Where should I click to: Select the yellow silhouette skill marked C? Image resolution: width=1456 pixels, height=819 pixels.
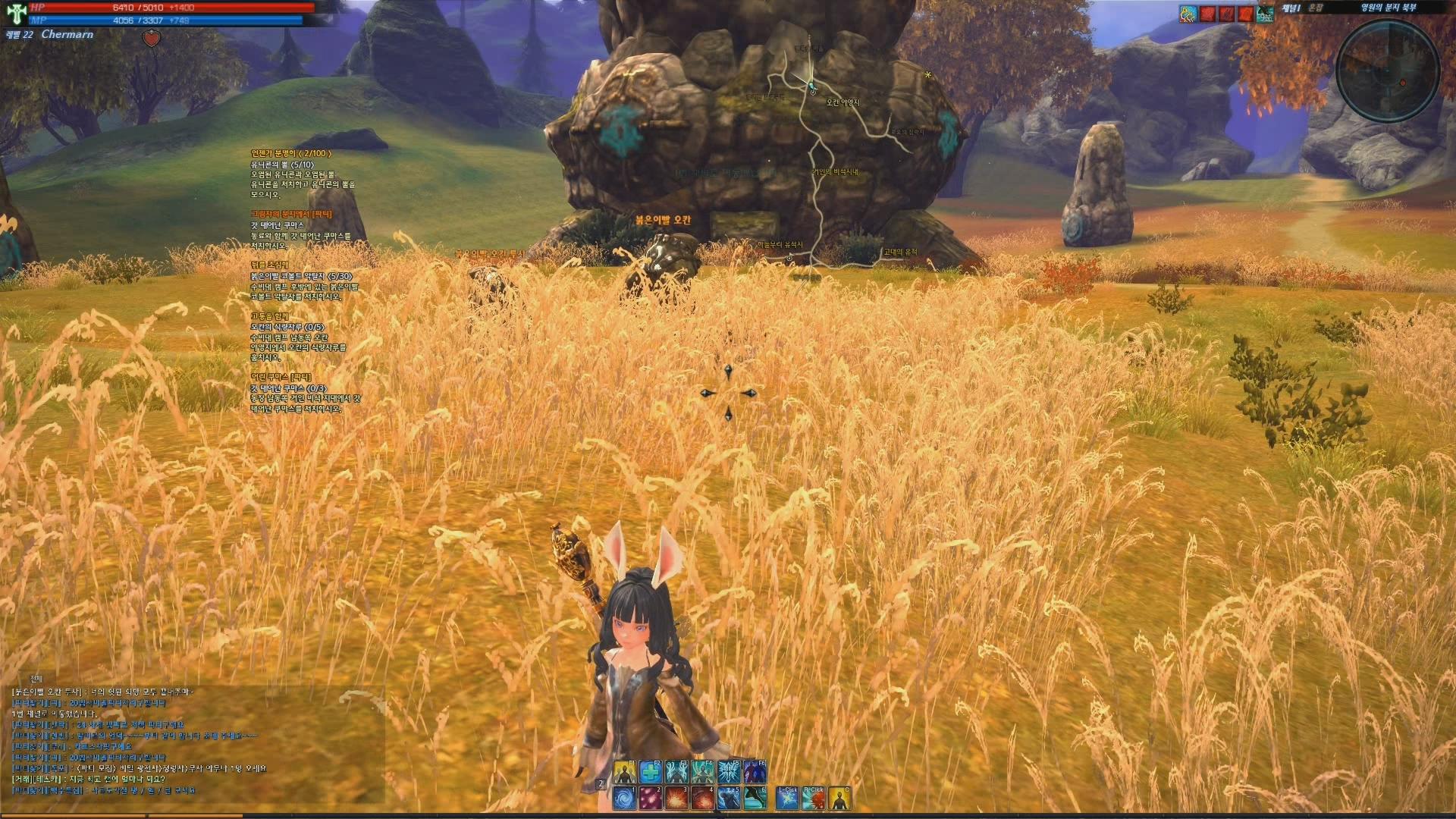pos(839,799)
